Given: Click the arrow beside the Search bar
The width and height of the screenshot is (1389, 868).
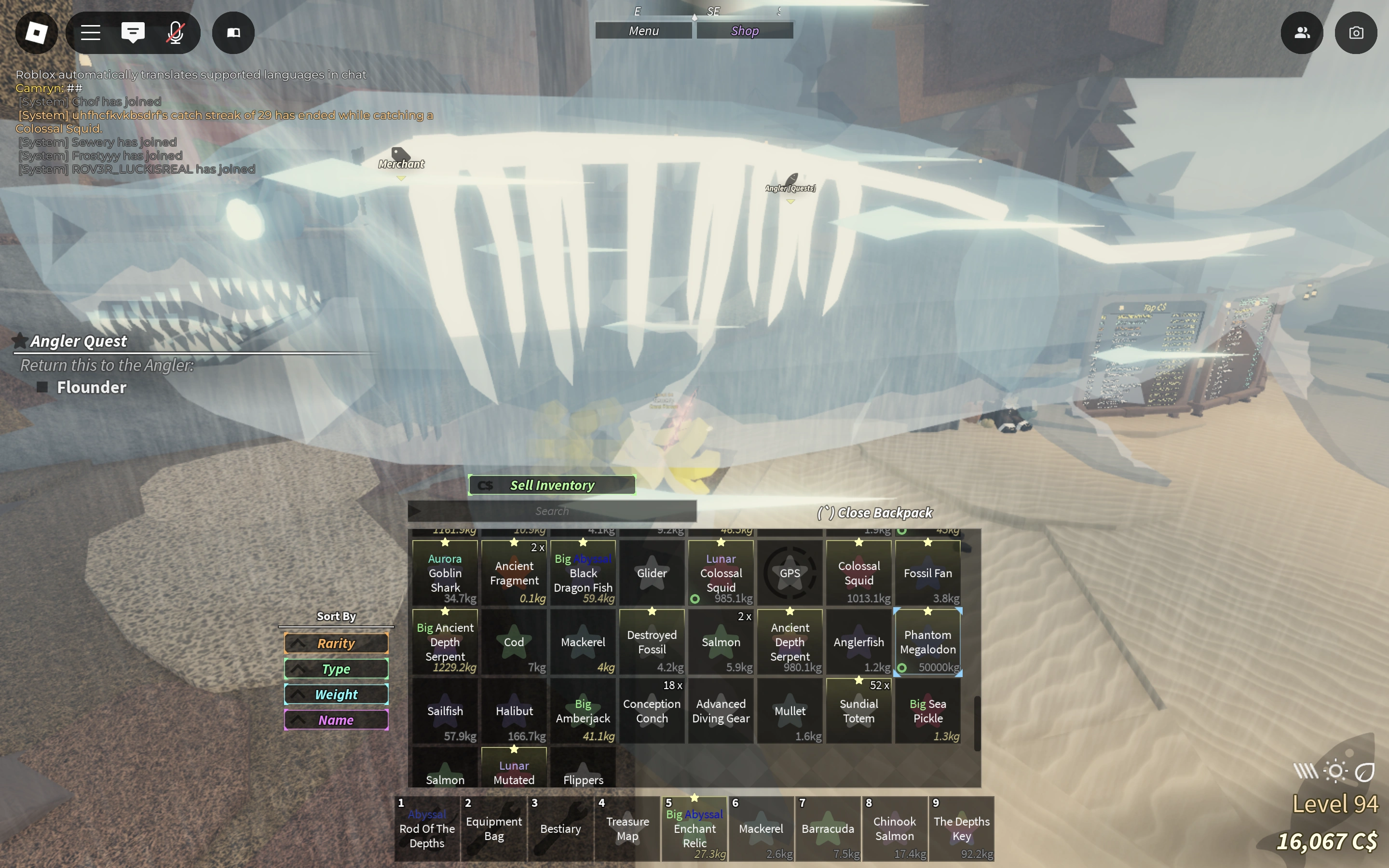Looking at the screenshot, I should click(x=414, y=510).
